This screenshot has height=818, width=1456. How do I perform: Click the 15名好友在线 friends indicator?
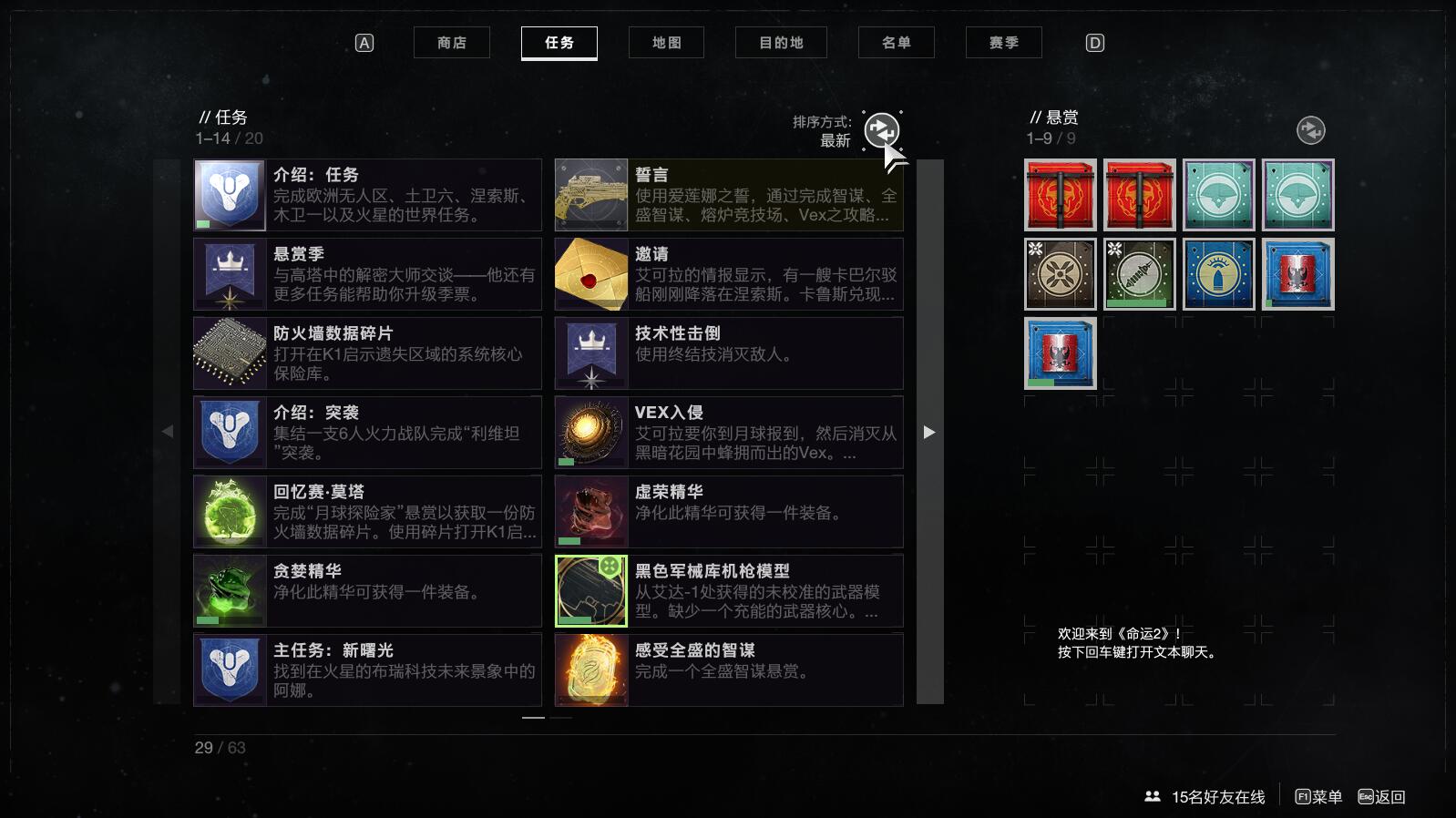click(1205, 797)
